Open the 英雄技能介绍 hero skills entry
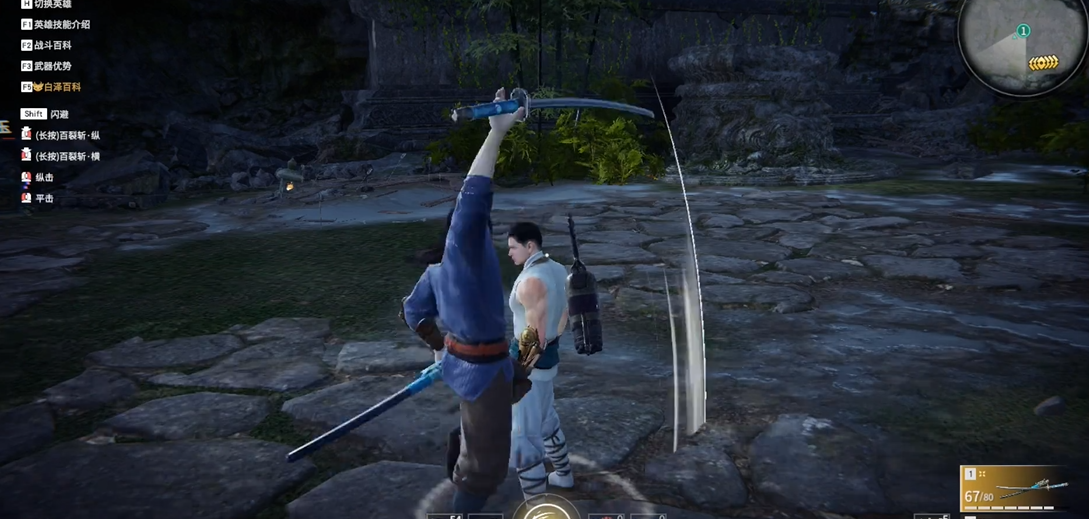This screenshot has width=1089, height=519. 61,24
